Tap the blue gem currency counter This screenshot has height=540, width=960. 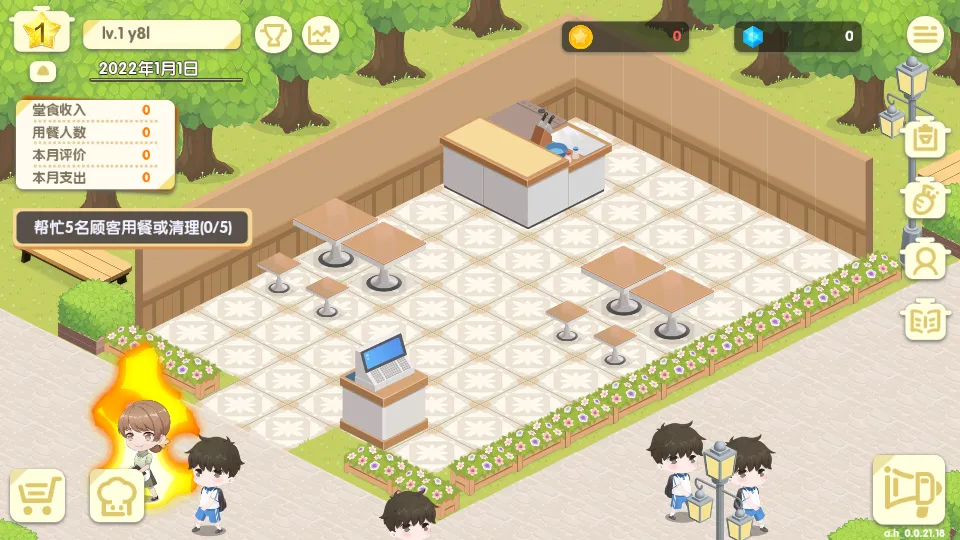click(797, 37)
